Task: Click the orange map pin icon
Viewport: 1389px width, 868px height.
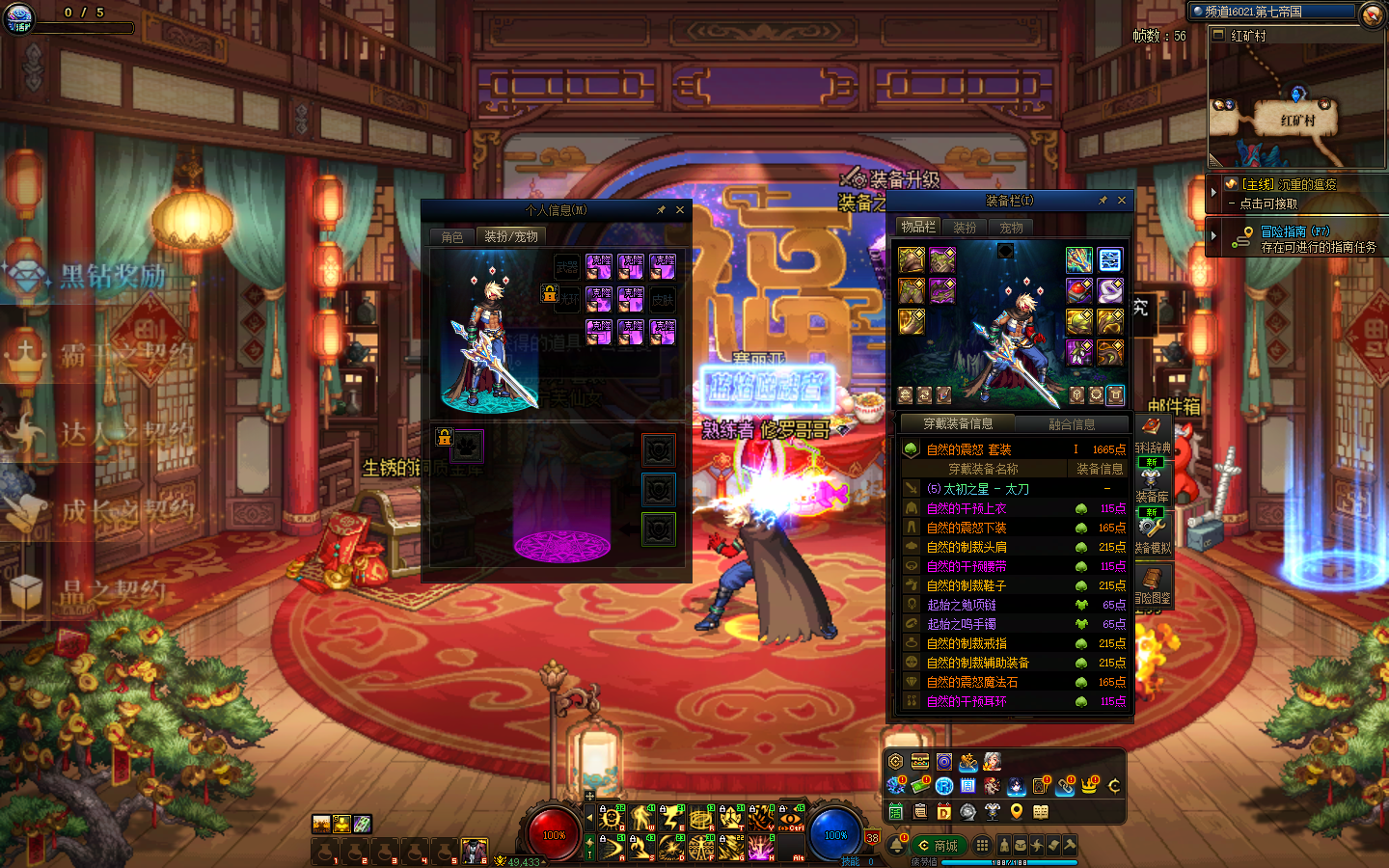Action: [1016, 811]
